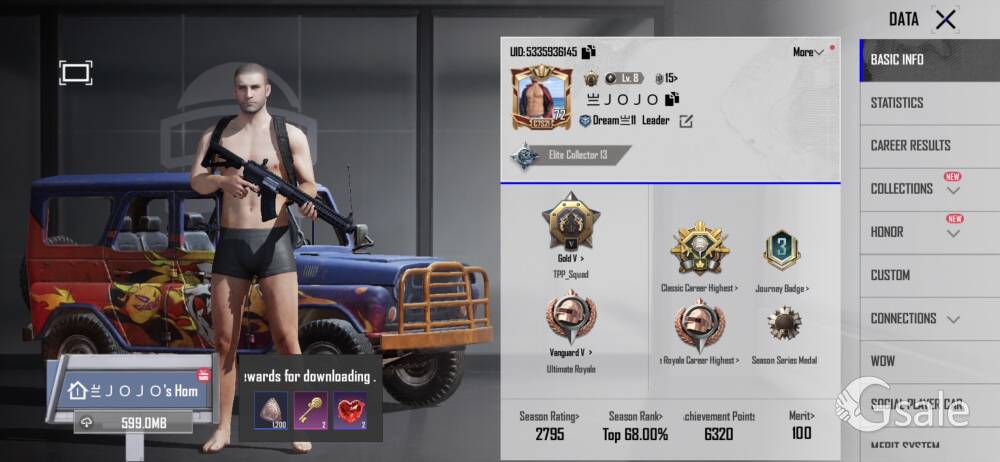Expand the Connections section
Screen dimensions: 1000x462
[915, 318]
